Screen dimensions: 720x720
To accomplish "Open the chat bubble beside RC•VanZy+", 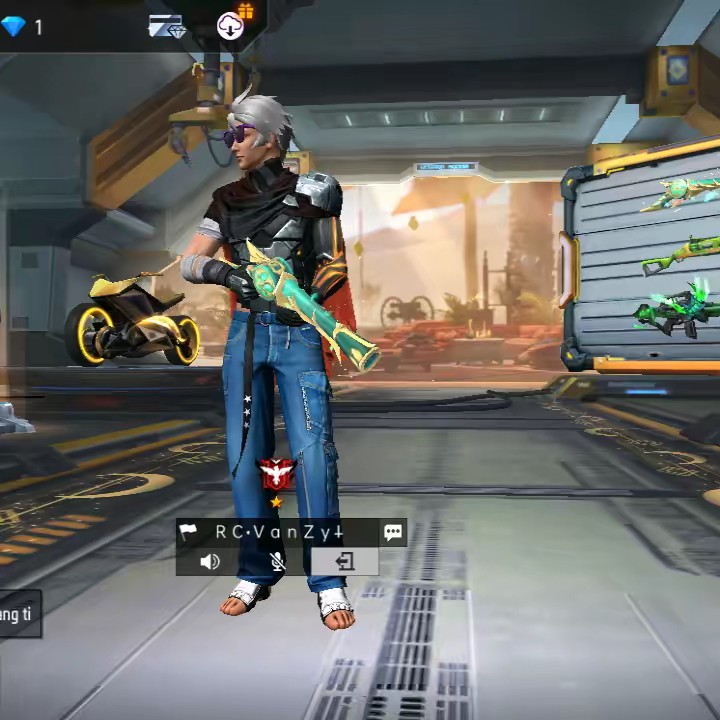I will 393,533.
